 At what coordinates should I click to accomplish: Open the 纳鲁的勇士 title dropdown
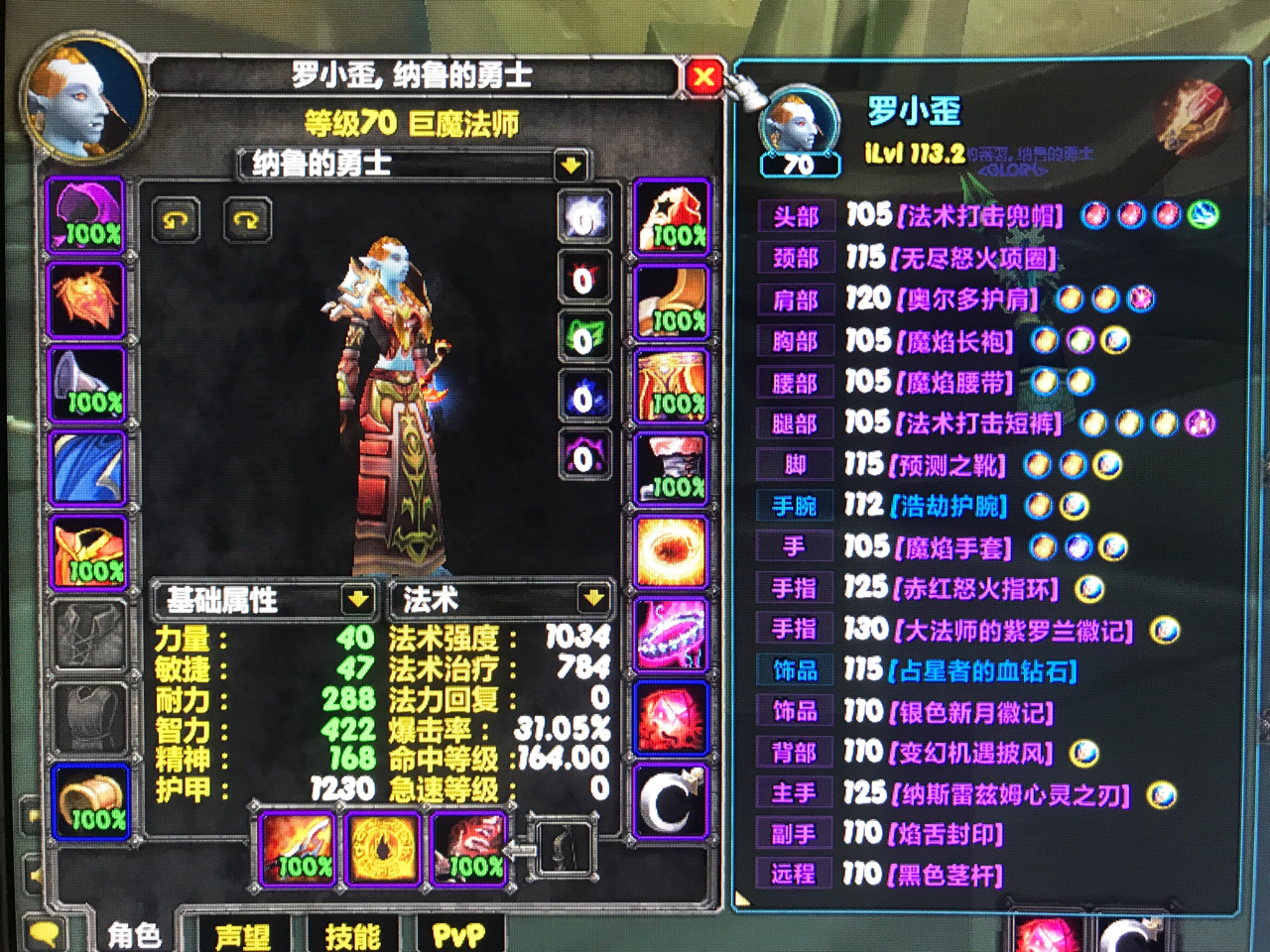567,166
